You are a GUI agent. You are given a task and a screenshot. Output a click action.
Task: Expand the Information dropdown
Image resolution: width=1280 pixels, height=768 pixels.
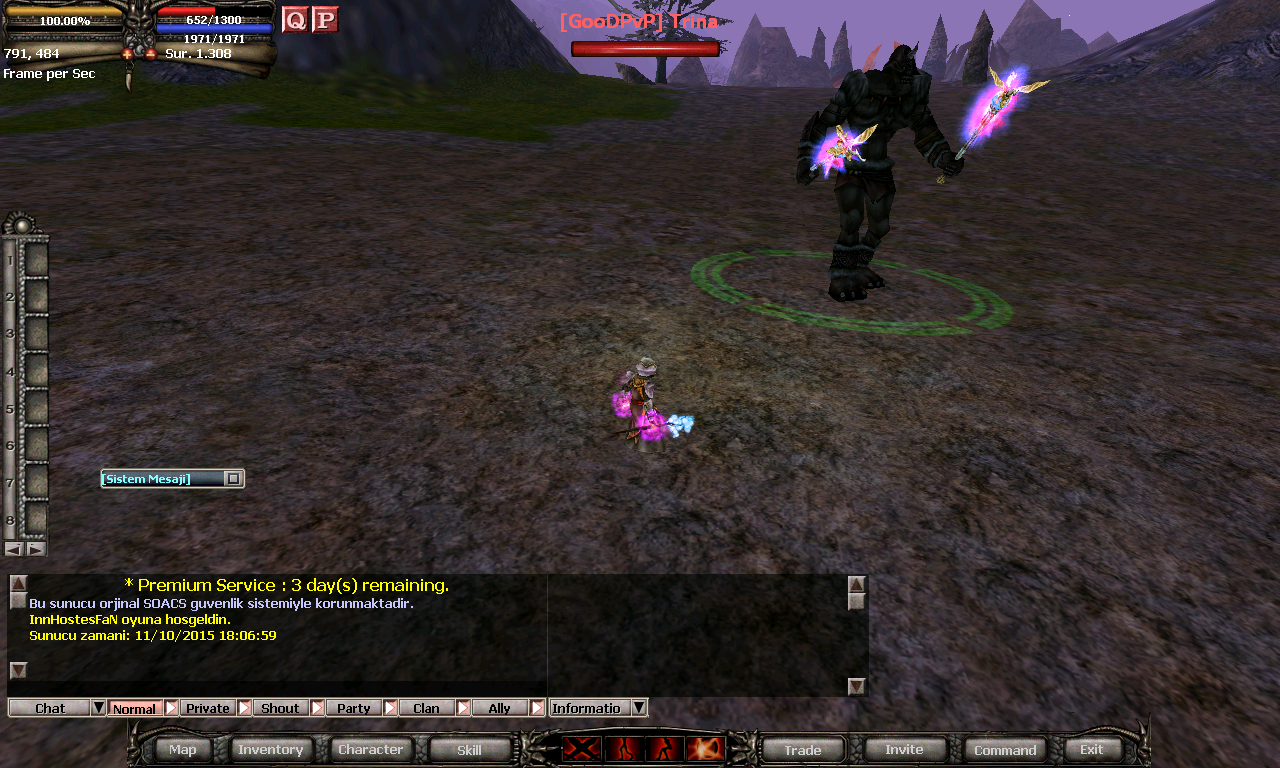coord(639,708)
